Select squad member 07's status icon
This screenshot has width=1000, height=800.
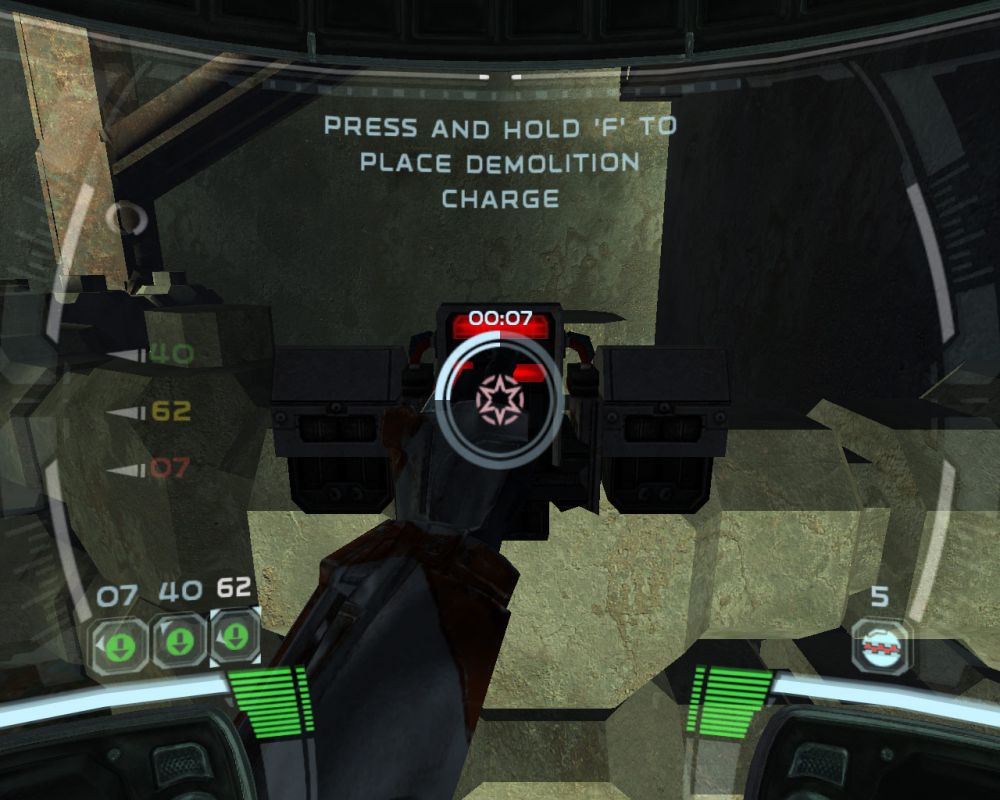(118, 642)
